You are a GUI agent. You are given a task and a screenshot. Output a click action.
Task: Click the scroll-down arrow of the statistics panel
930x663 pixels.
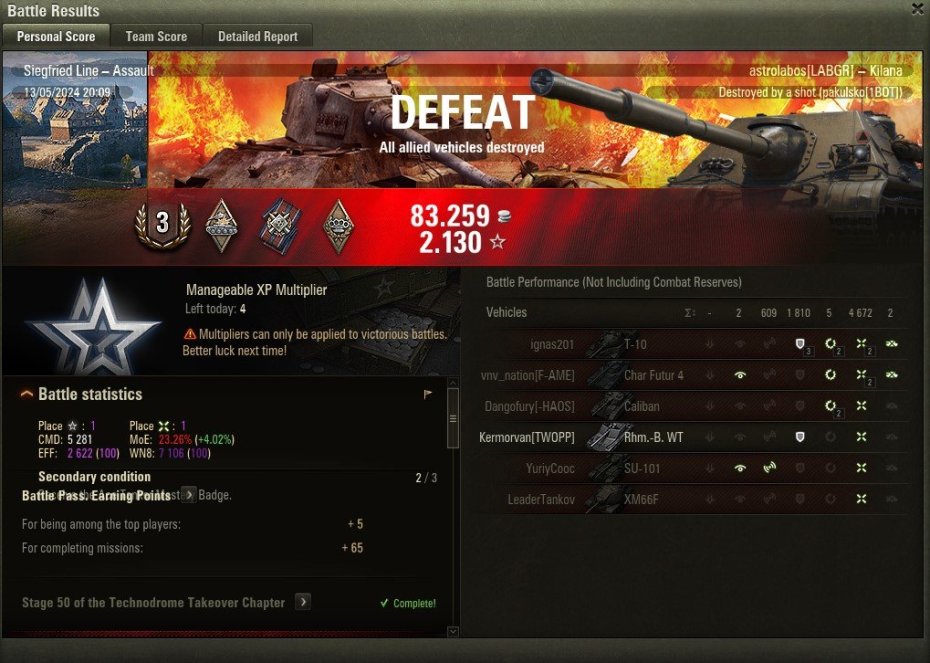453,631
